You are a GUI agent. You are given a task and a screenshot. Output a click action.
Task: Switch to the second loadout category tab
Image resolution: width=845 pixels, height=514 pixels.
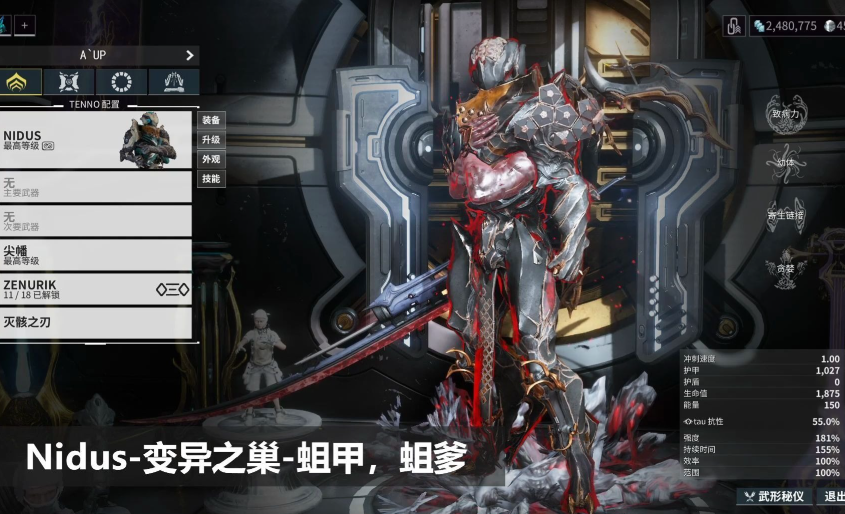(69, 82)
